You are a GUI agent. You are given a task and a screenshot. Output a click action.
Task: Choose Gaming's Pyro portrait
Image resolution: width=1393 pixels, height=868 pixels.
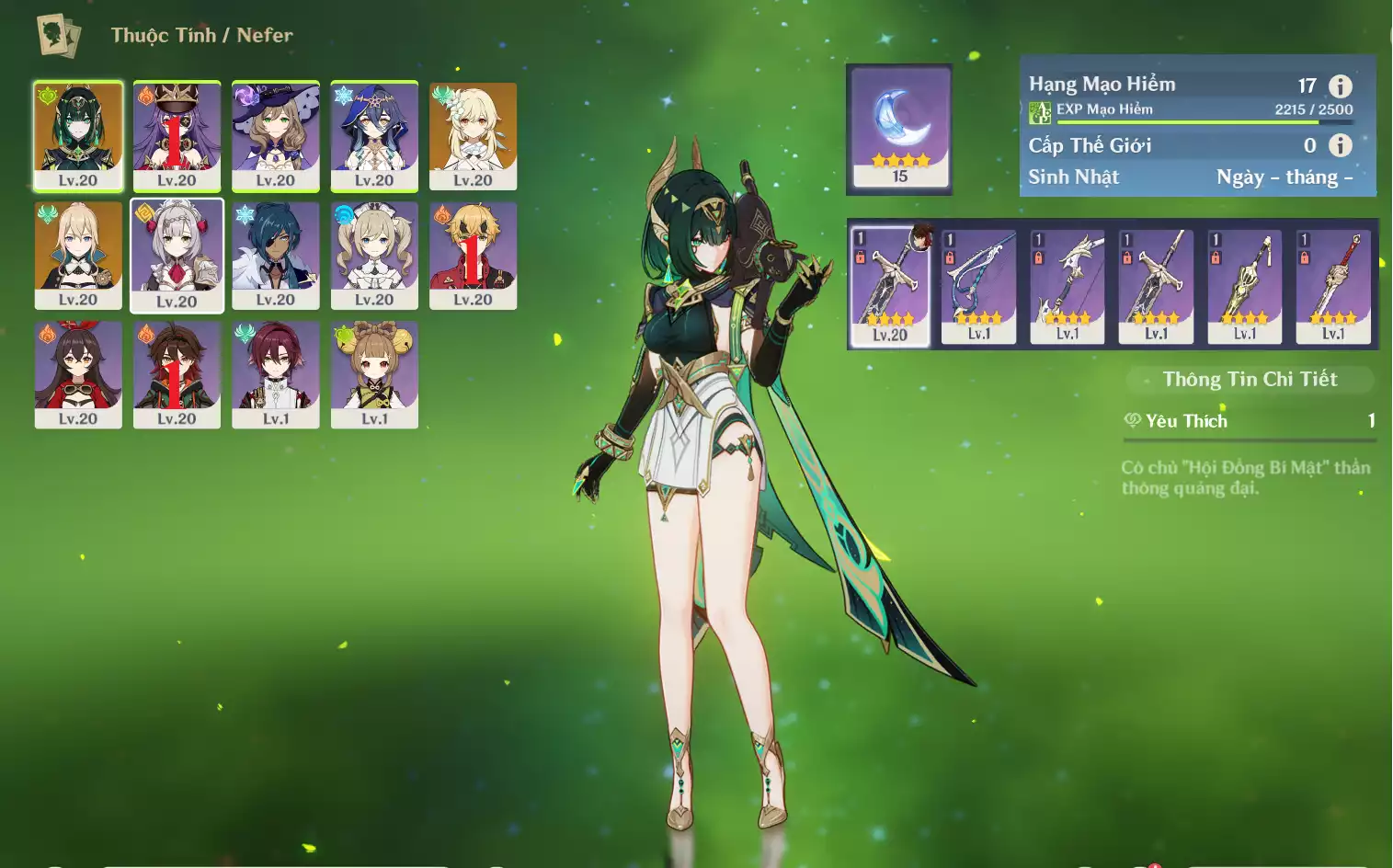pos(177,373)
